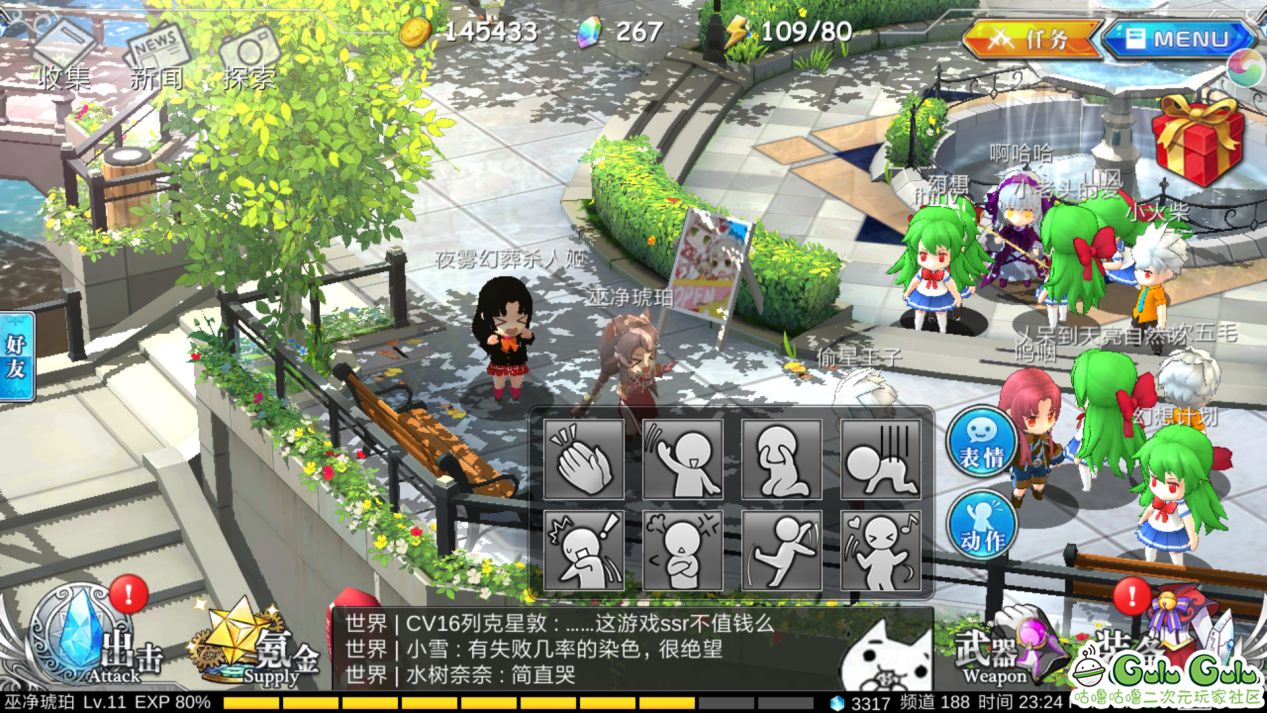Choose the crying figure emote
1267x713 pixels.
pyautogui.click(x=782, y=459)
